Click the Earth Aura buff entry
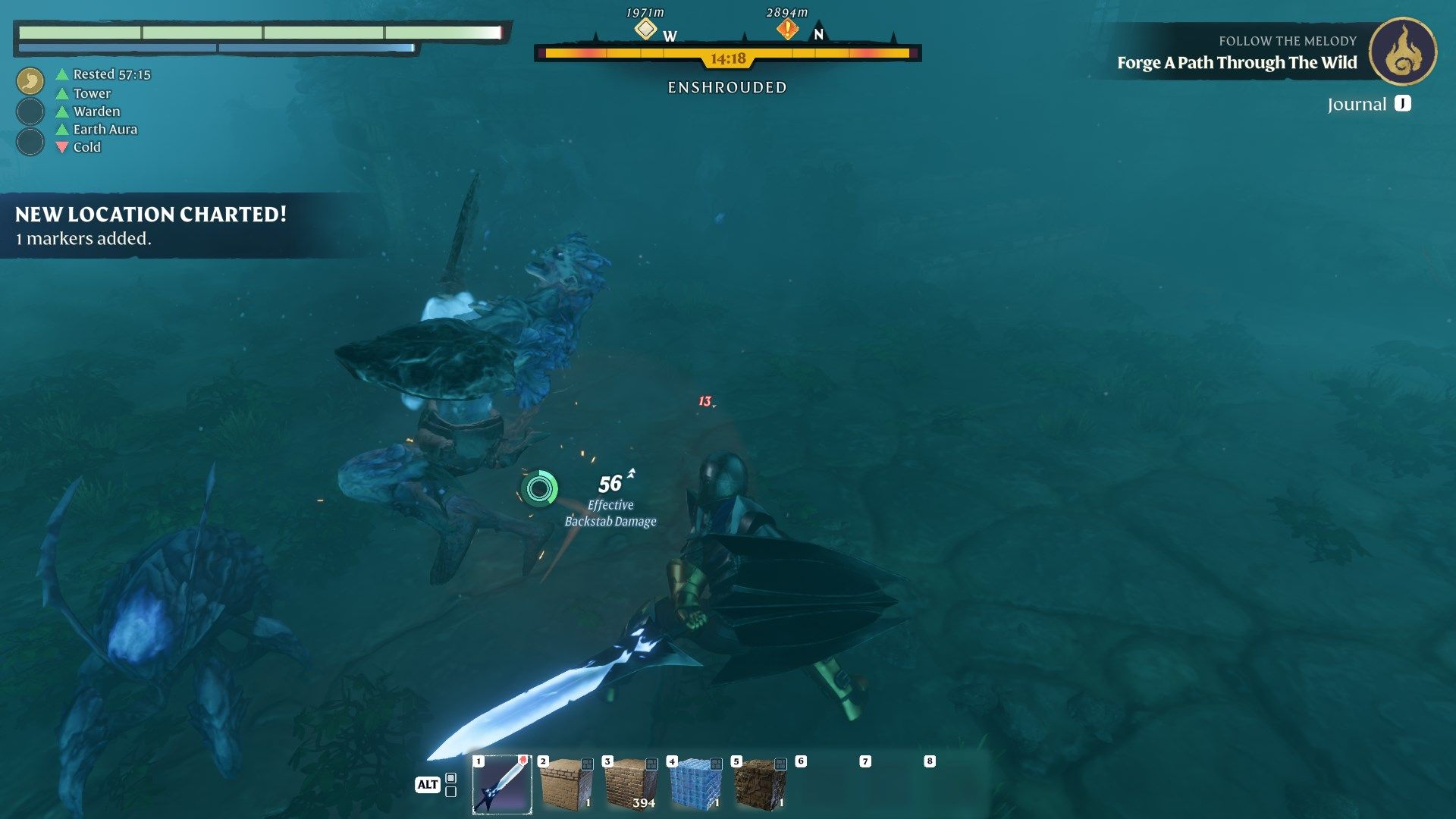This screenshot has height=819, width=1456. click(x=104, y=129)
